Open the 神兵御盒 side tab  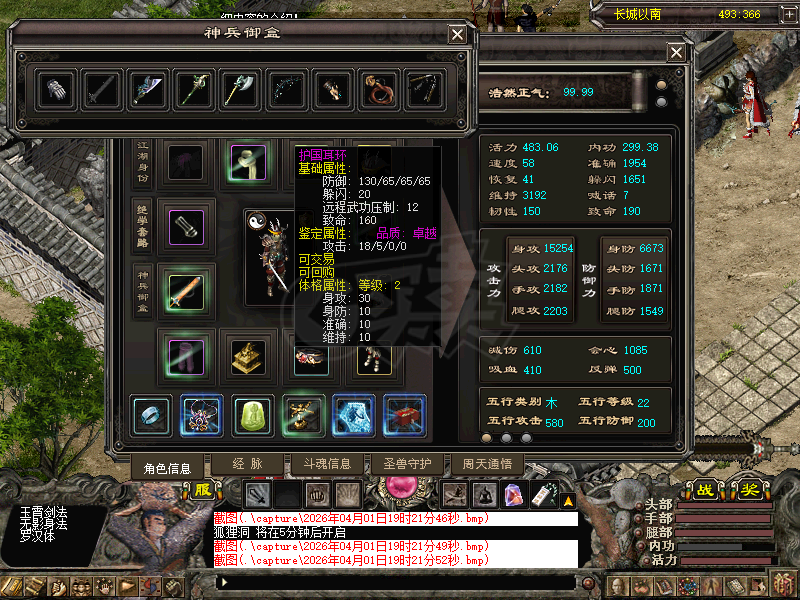pos(143,293)
